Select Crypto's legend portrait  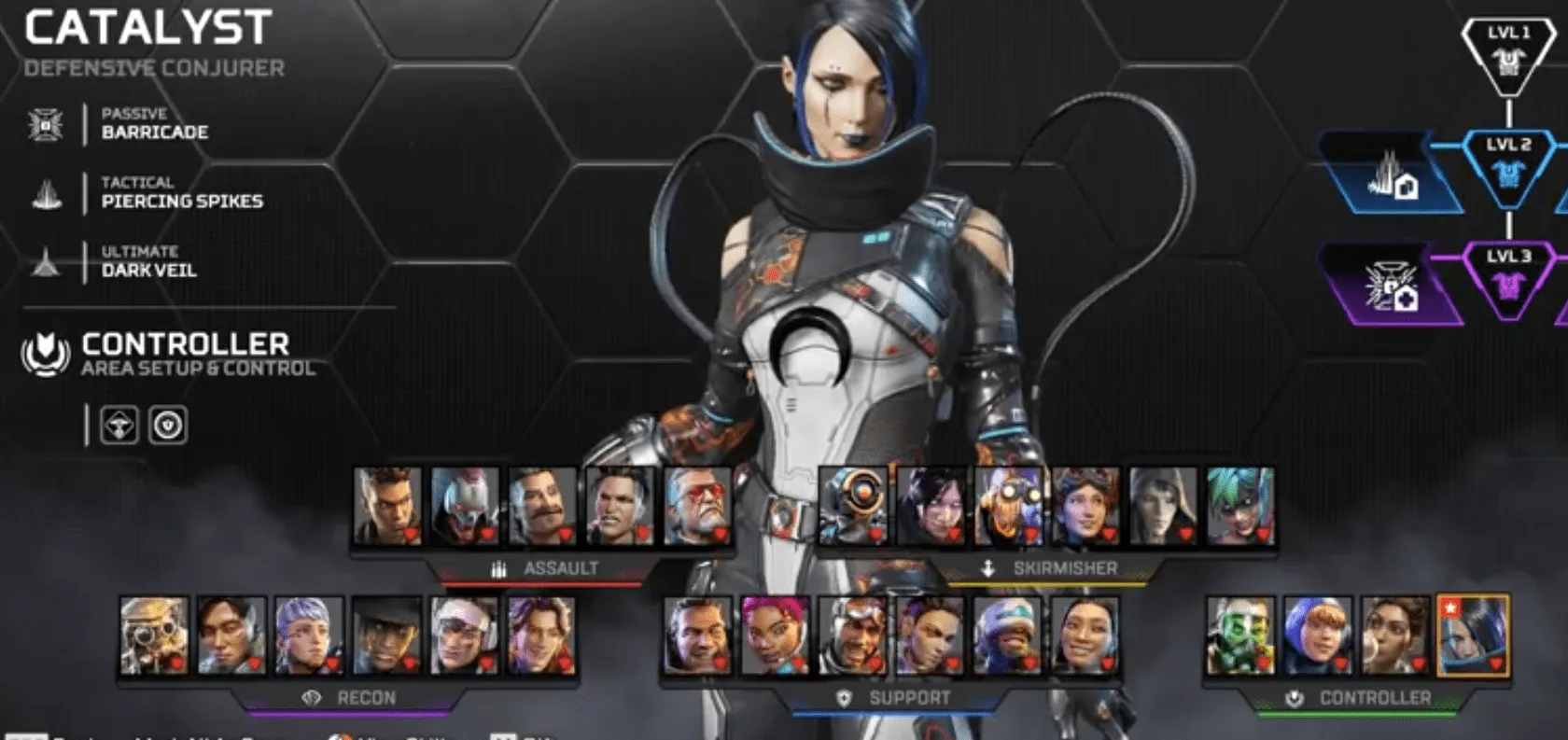click(232, 635)
